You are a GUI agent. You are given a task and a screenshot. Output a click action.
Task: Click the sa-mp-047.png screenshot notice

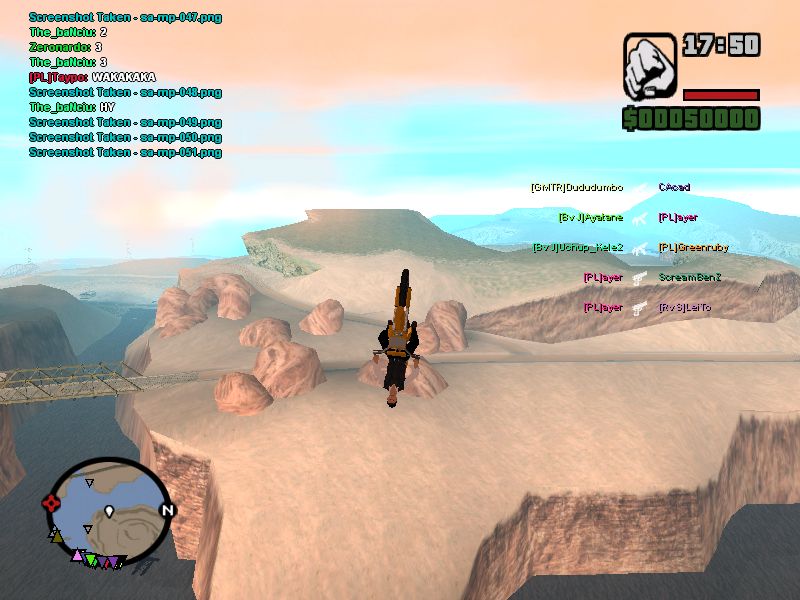[125, 17]
